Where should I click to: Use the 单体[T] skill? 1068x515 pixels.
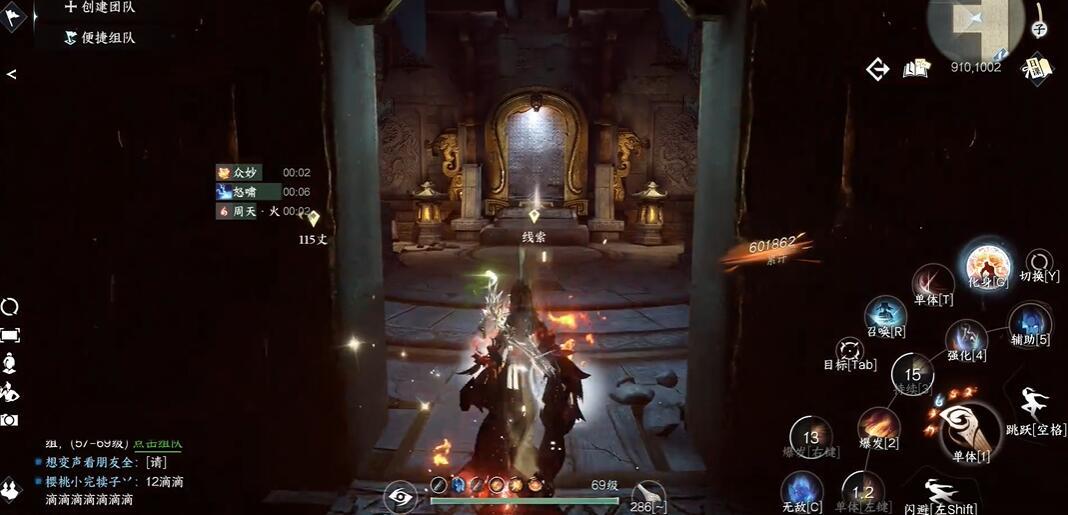(933, 282)
